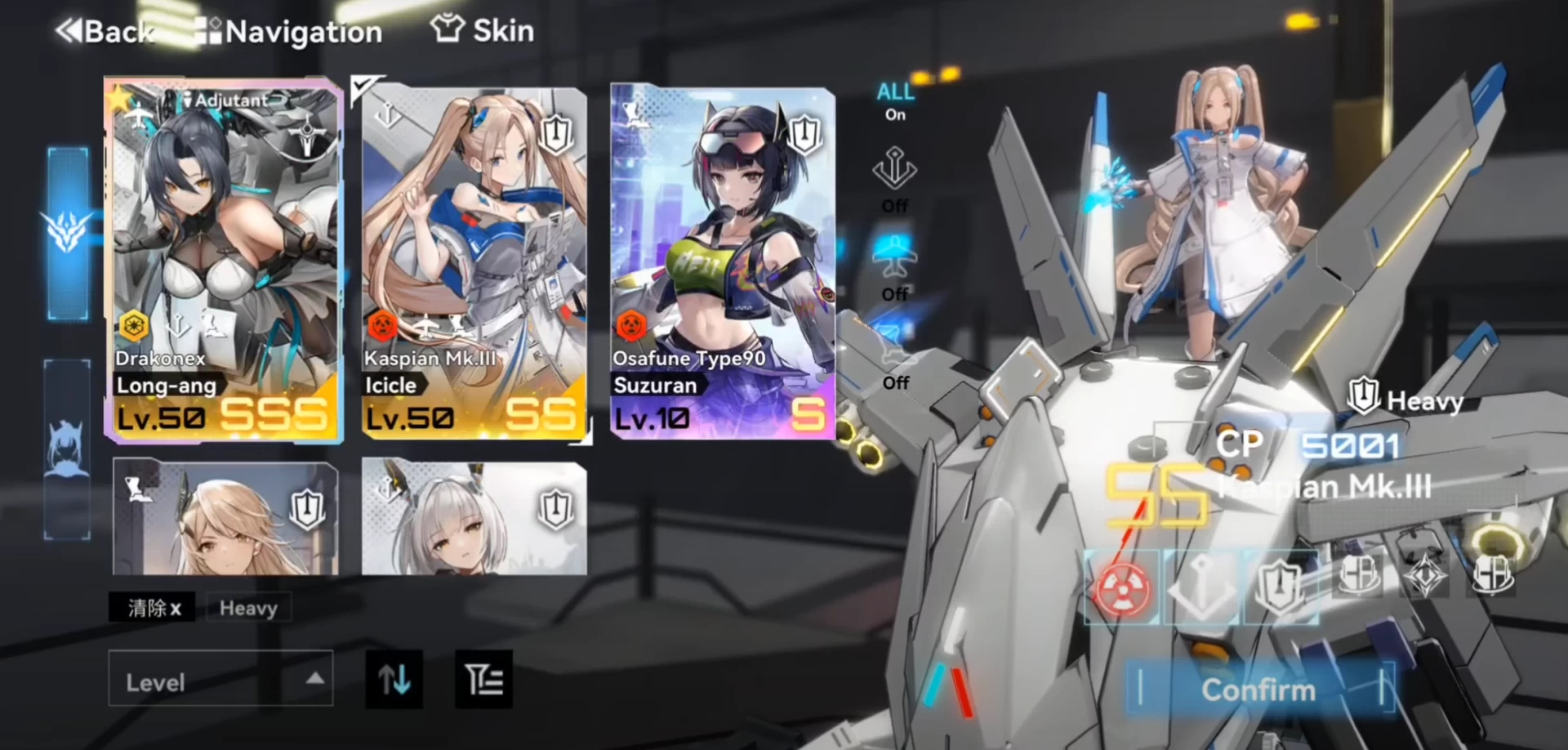This screenshot has width=1568, height=750.
Task: Switch to the character silhouette side tab
Action: [x=67, y=449]
